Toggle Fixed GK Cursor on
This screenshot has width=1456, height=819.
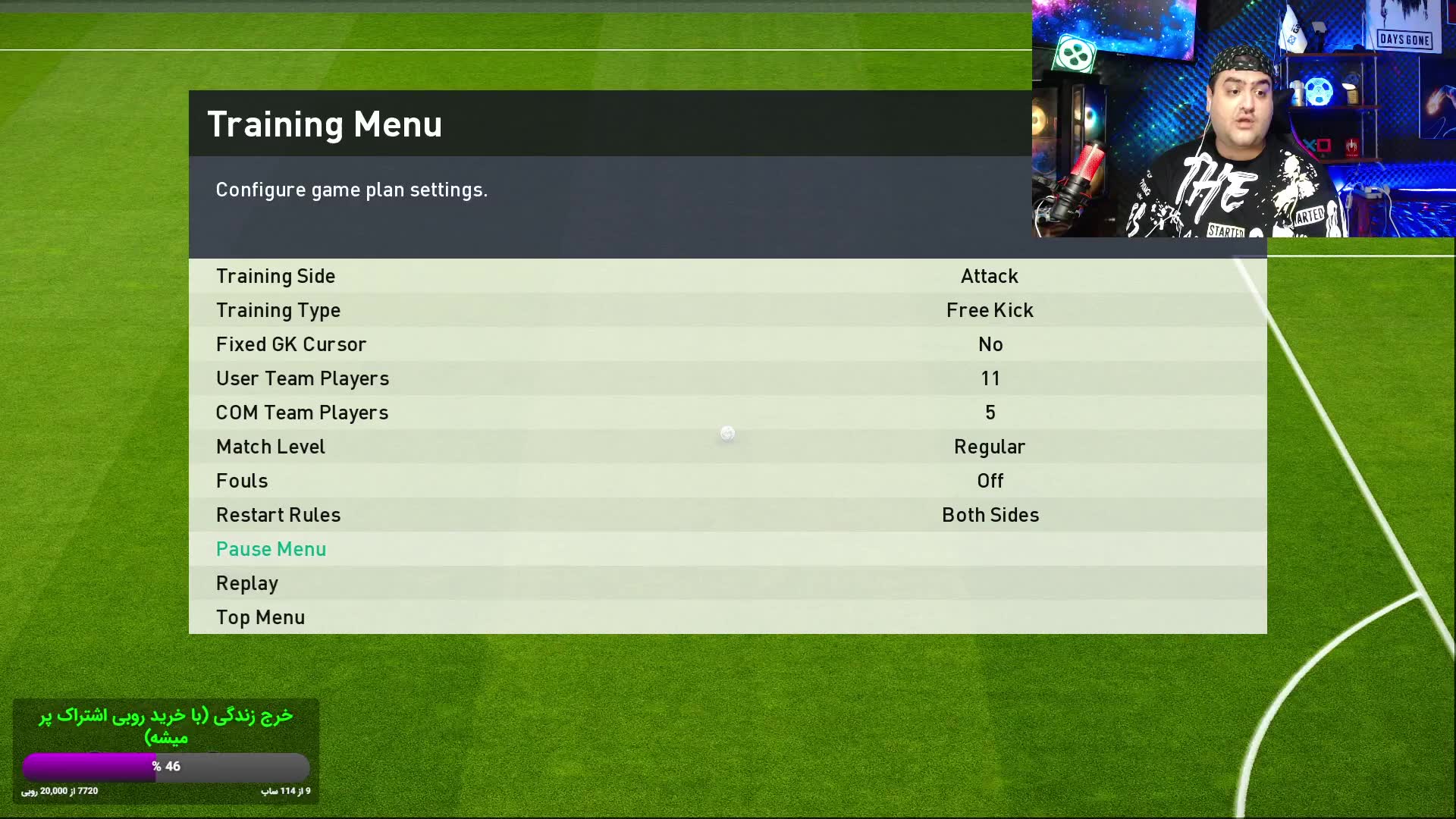[x=990, y=344]
